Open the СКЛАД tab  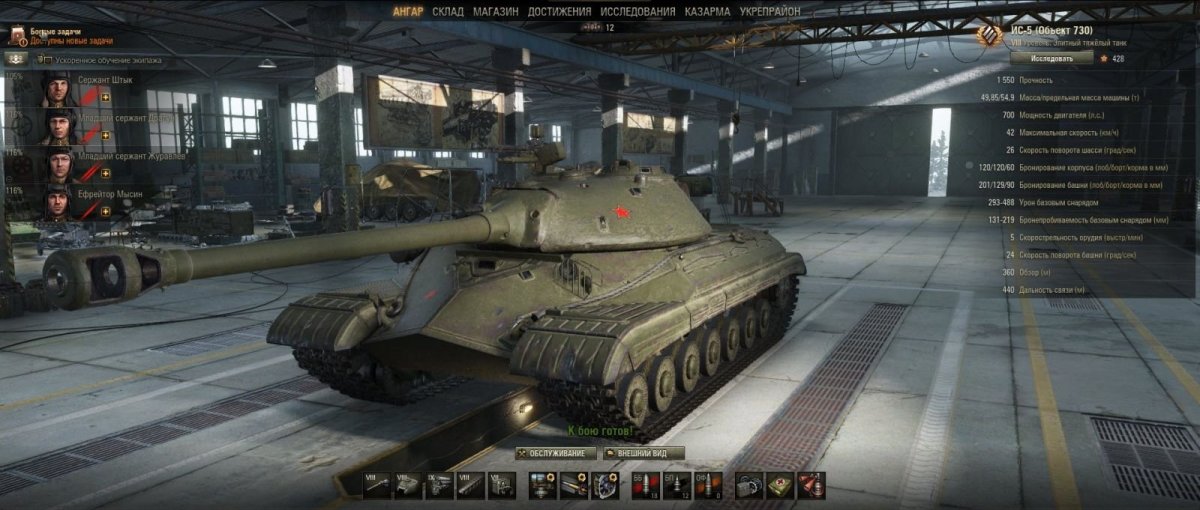447,11
